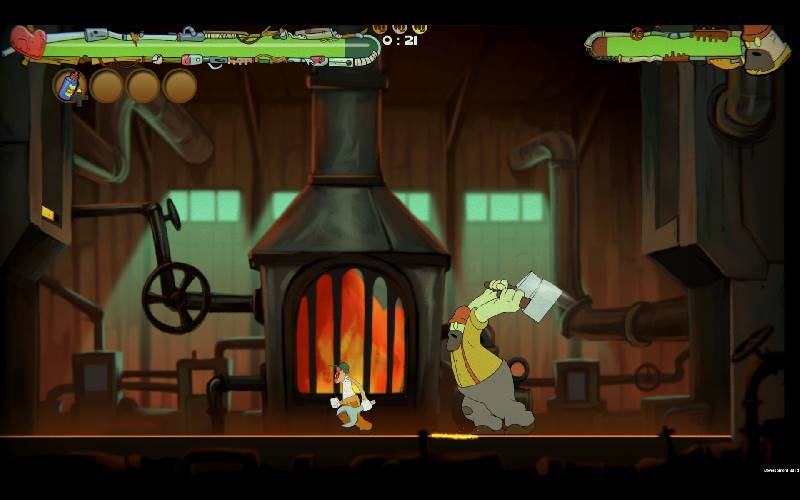Select the blue spray bottle item slot

(x=69, y=85)
